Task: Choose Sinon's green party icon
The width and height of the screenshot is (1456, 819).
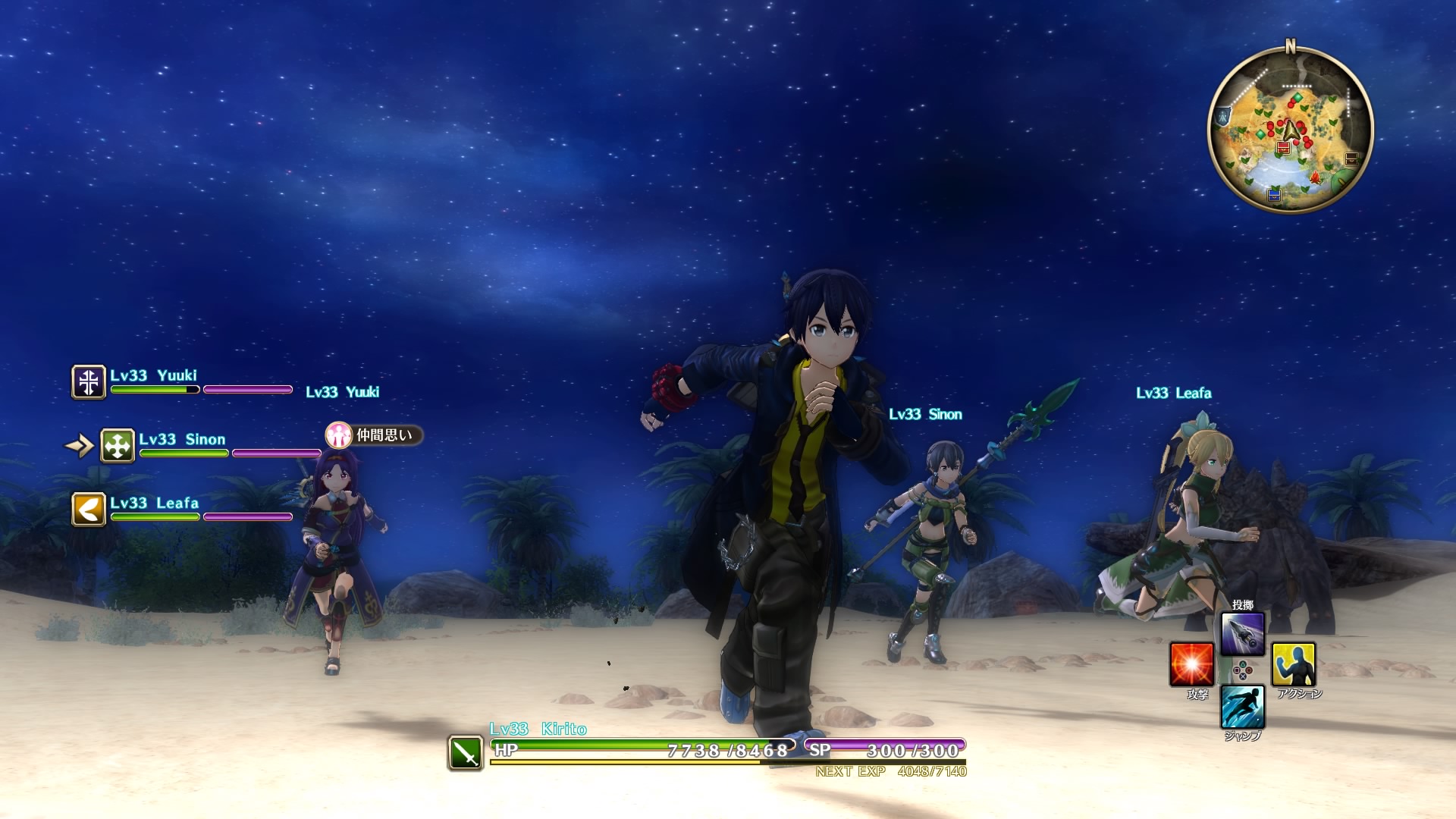Action: [x=118, y=446]
